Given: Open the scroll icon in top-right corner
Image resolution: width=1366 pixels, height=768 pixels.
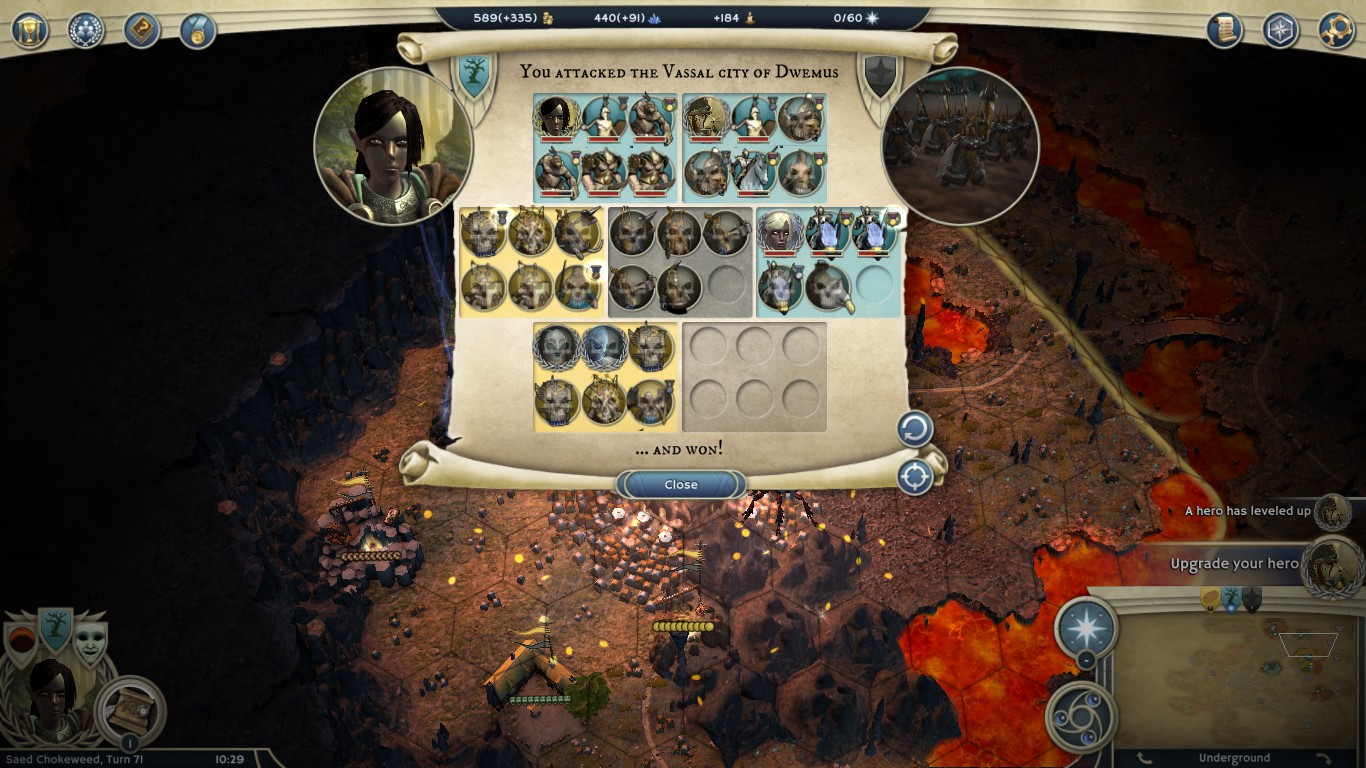Looking at the screenshot, I should pyautogui.click(x=1224, y=30).
